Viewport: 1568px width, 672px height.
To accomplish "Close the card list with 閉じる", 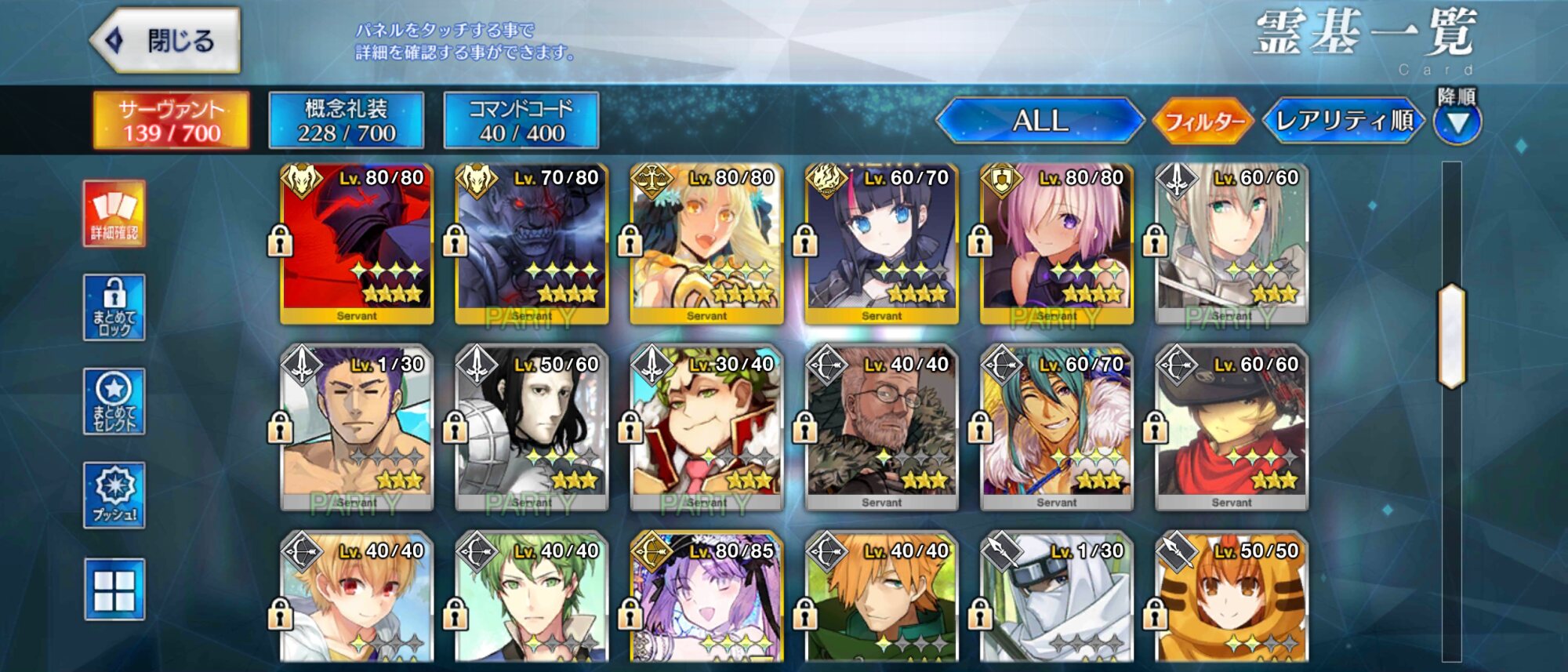I will coord(166,41).
